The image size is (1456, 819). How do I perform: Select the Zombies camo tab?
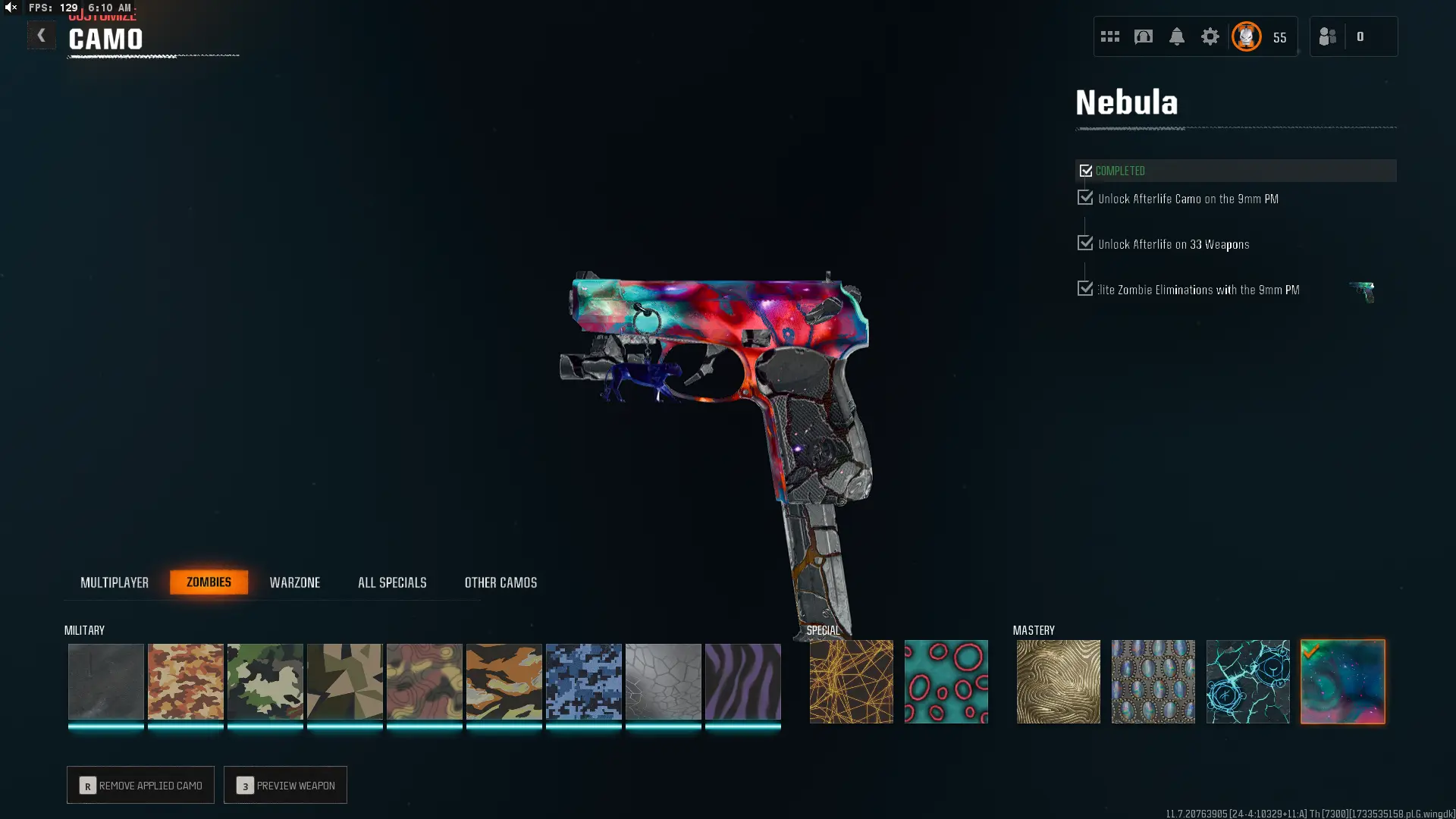209,582
